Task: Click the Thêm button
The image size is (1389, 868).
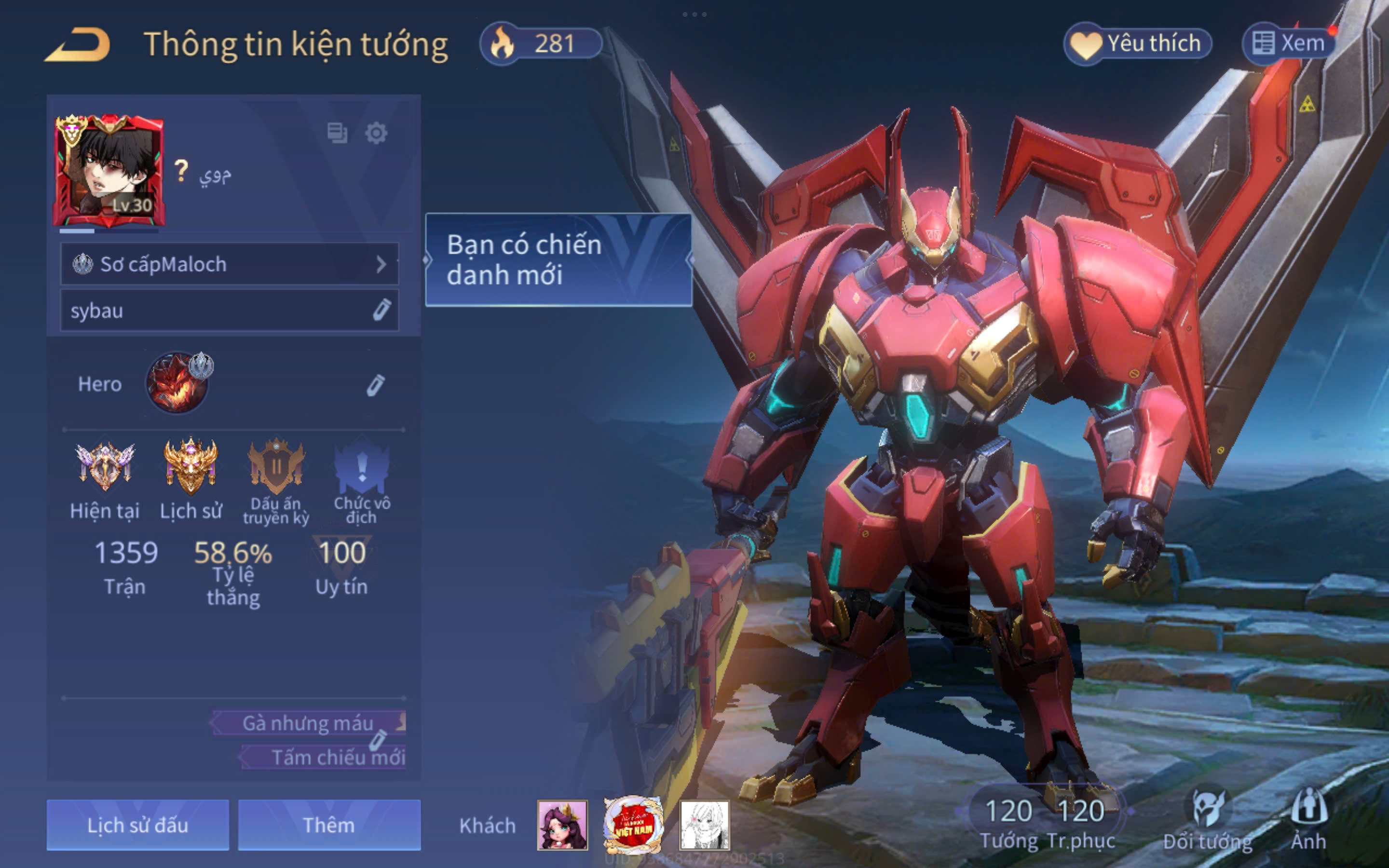Action: pyautogui.click(x=329, y=825)
